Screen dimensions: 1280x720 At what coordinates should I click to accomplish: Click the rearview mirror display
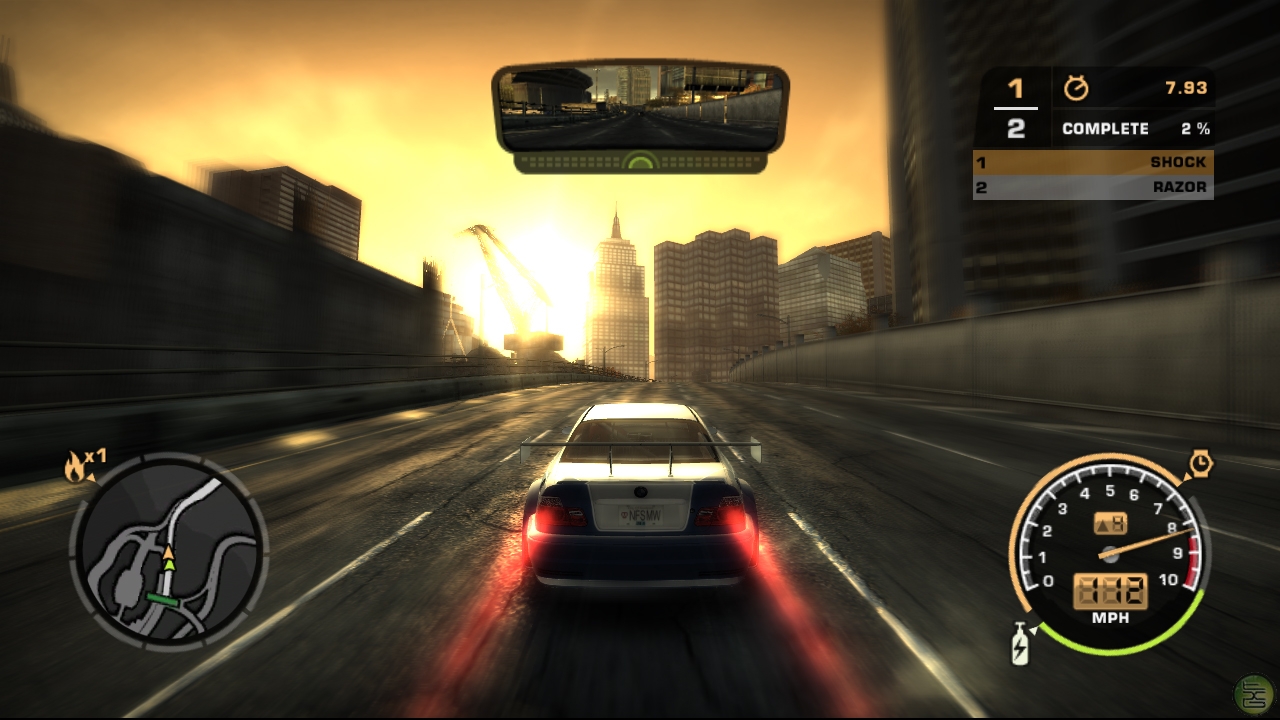click(640, 108)
